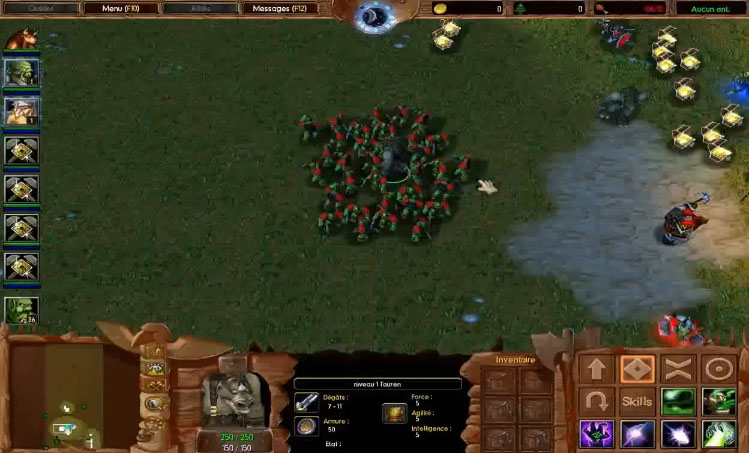Activate the purple hand rune ability
The width and height of the screenshot is (749, 453).
(597, 434)
